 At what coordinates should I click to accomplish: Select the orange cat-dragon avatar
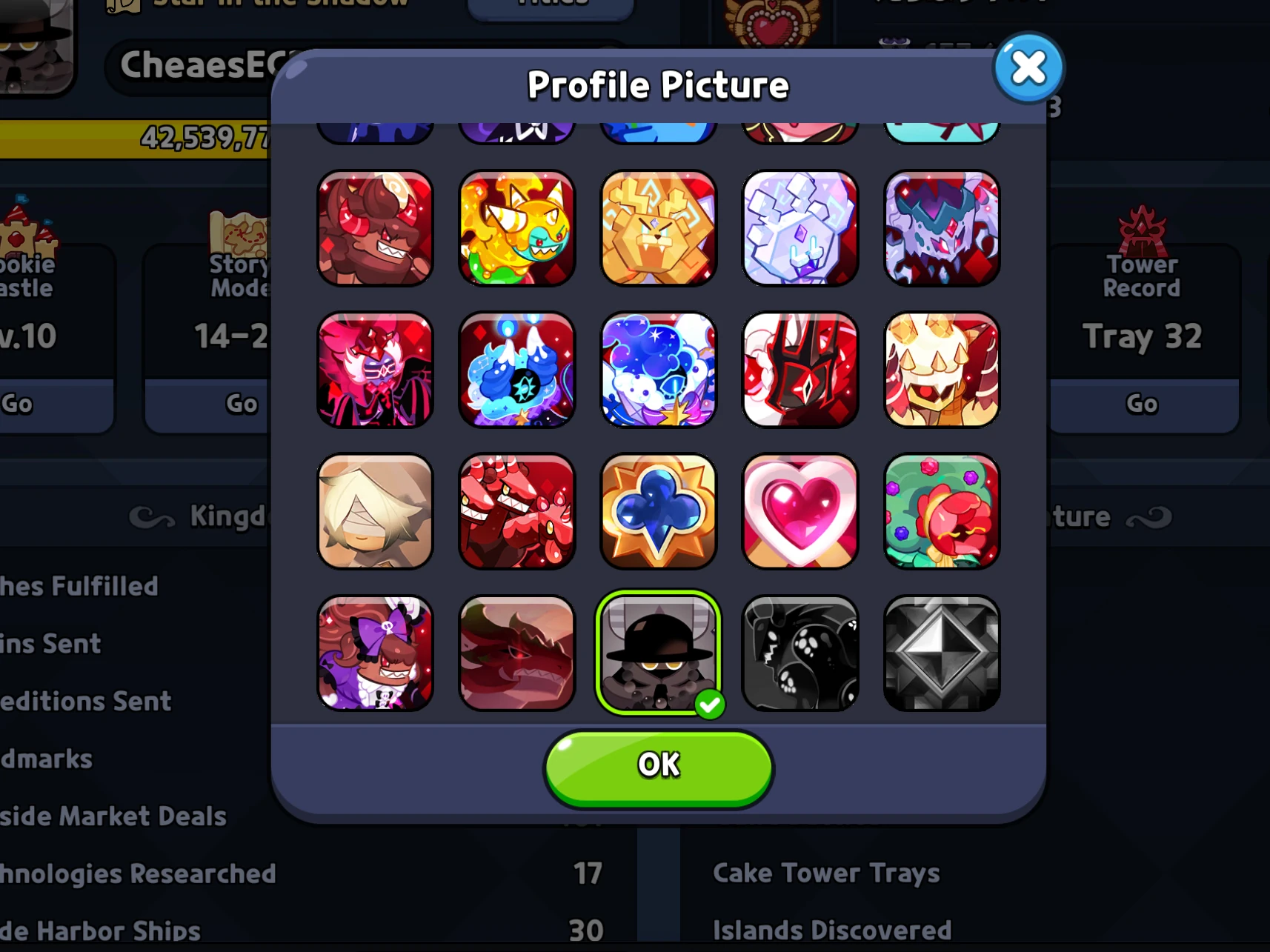516,228
